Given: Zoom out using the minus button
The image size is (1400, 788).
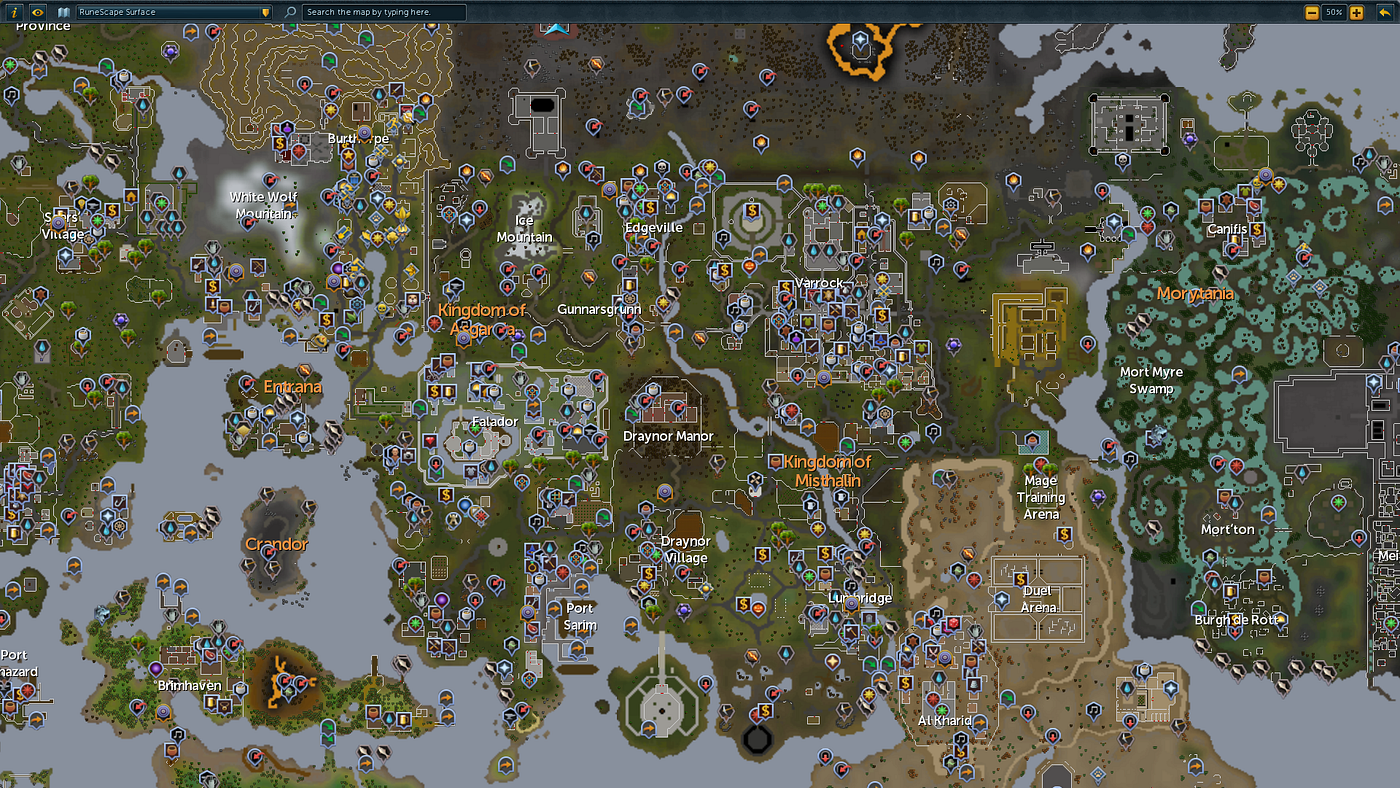Looking at the screenshot, I should [1312, 12].
